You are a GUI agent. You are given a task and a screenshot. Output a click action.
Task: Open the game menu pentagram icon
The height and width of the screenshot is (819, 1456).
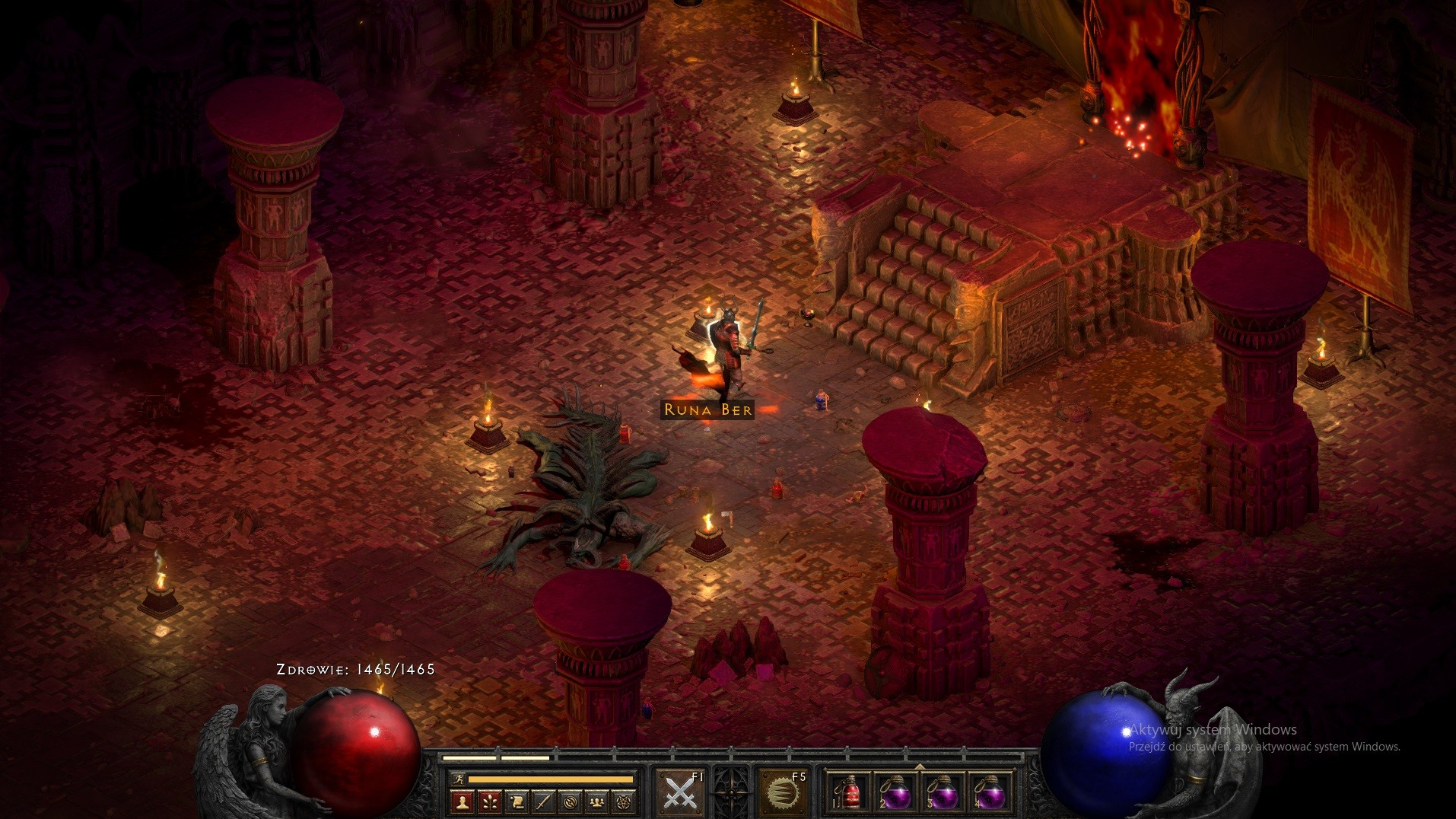pos(625,801)
